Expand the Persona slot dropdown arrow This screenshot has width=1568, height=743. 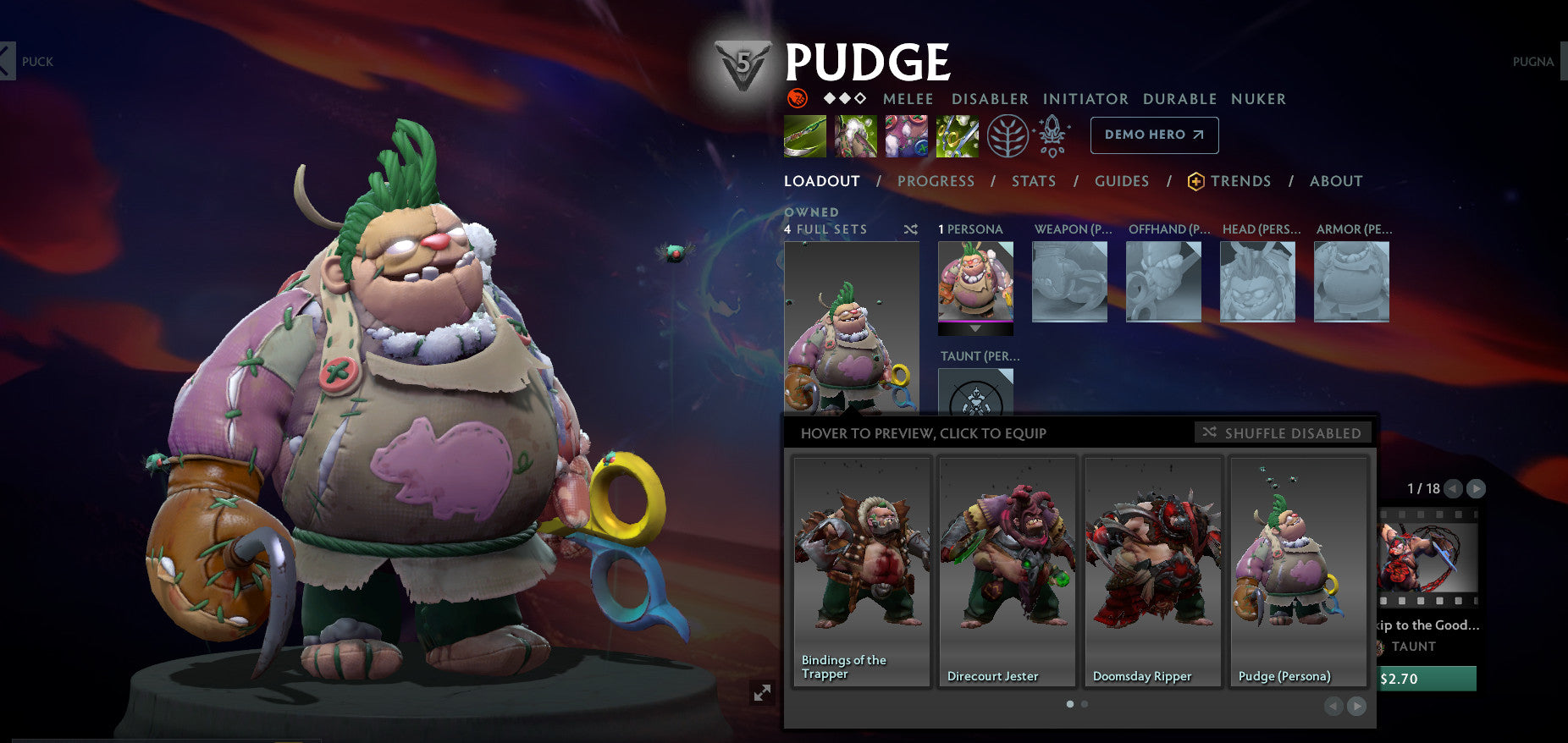pos(975,327)
